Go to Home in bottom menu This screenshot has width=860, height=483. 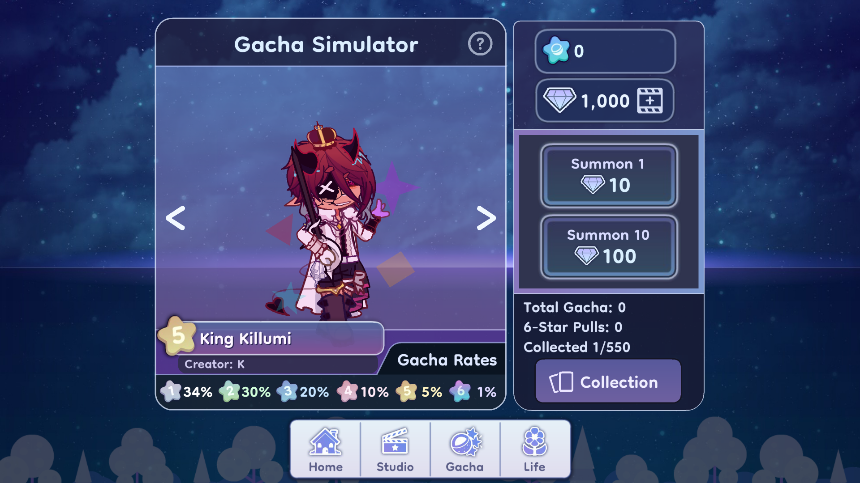click(325, 449)
